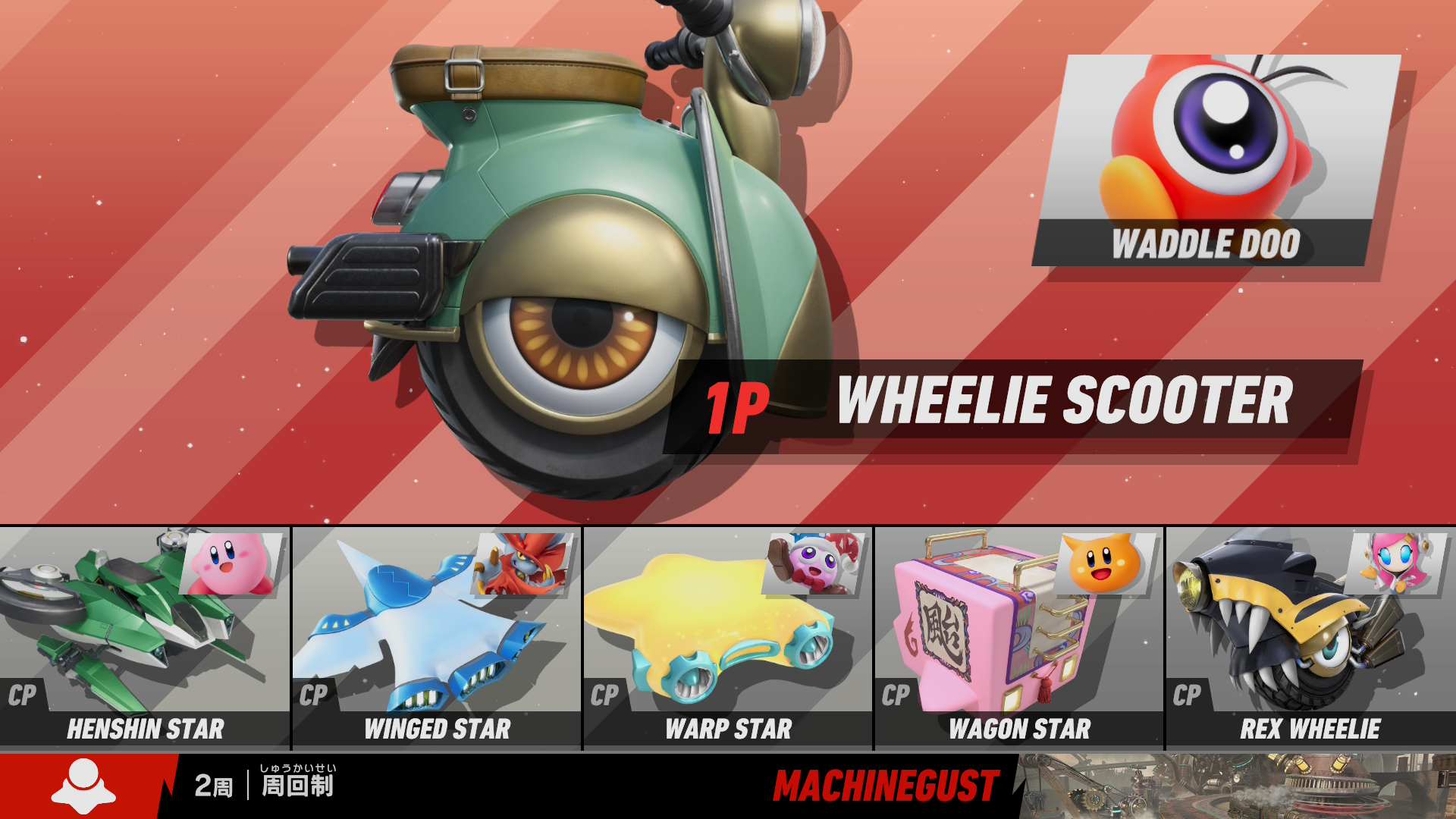The image size is (1456, 819).
Task: Click the red rider mode icon
Action: pos(83,786)
